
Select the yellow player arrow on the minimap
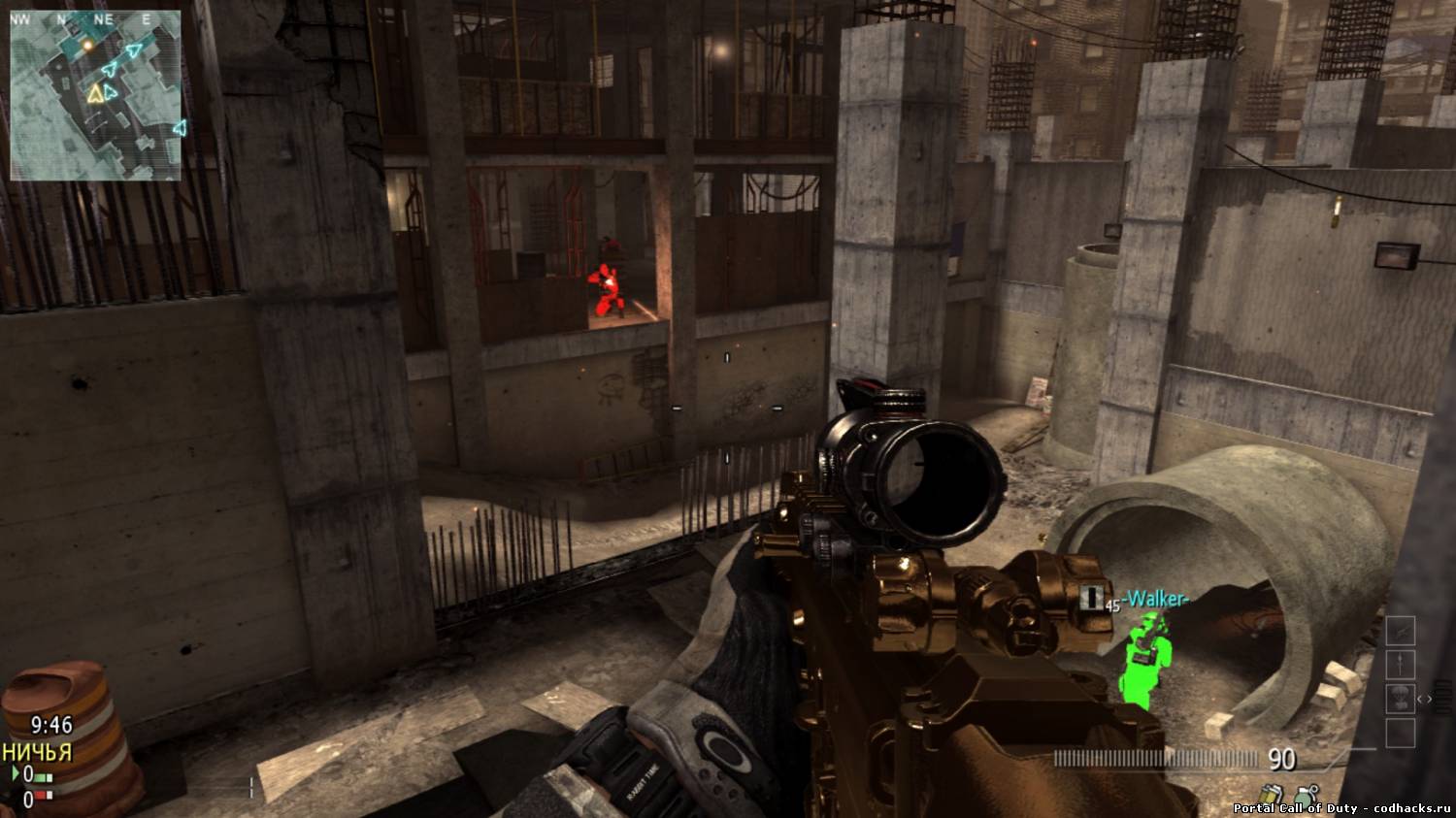(95, 93)
